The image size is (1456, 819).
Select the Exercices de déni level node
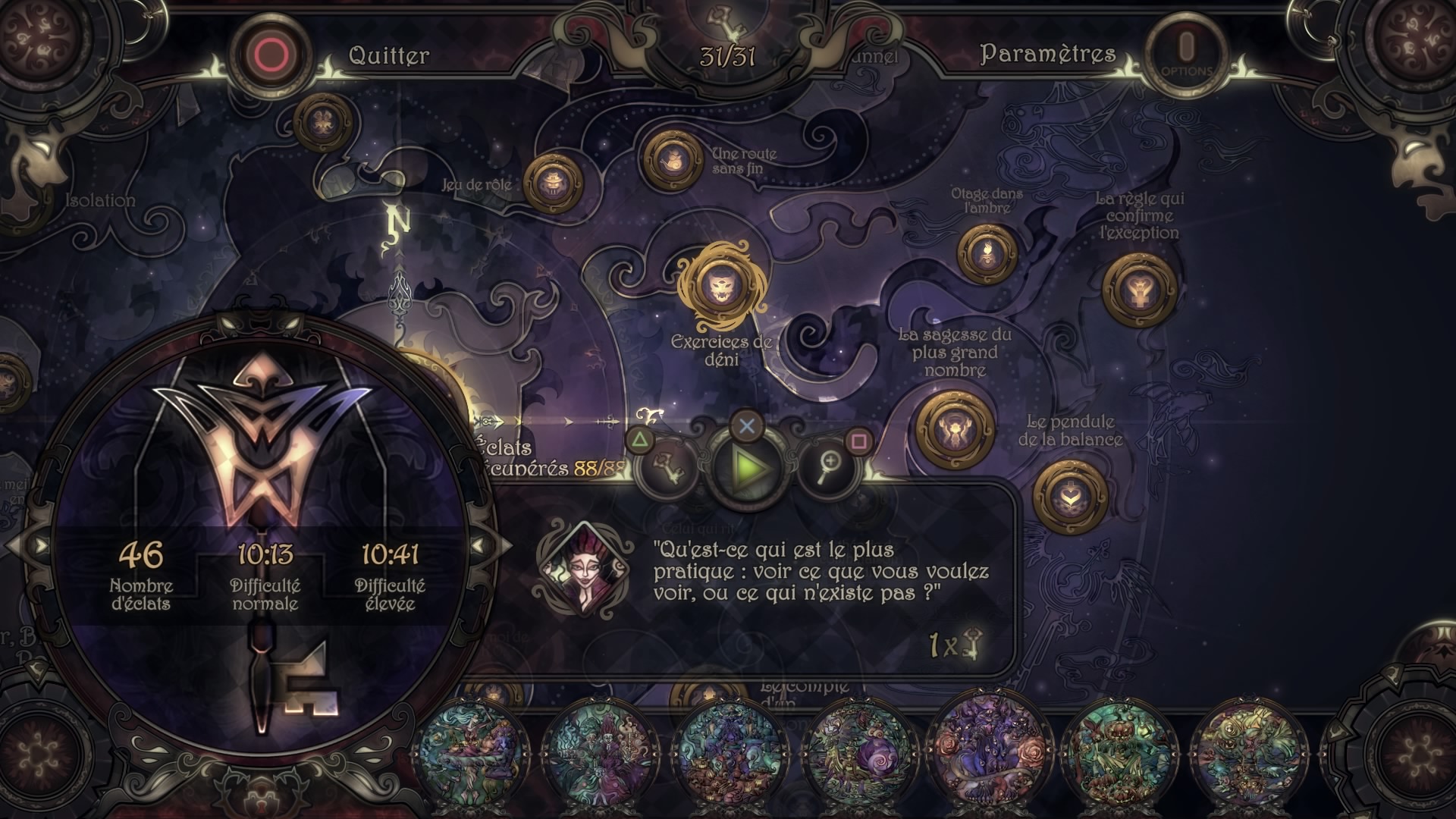coord(720,286)
